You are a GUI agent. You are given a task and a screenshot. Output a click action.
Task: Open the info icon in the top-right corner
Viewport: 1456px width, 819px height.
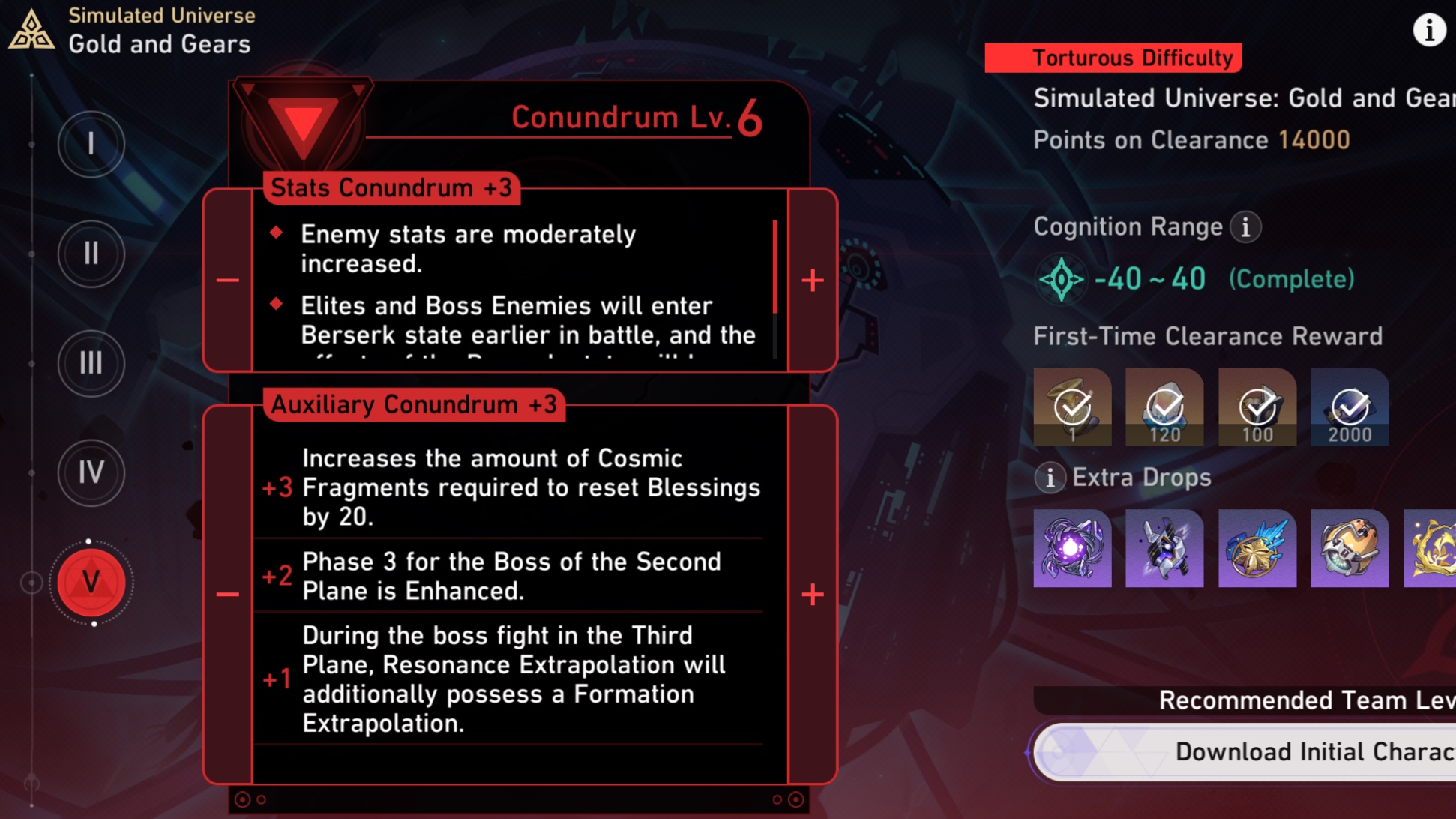(x=1428, y=30)
